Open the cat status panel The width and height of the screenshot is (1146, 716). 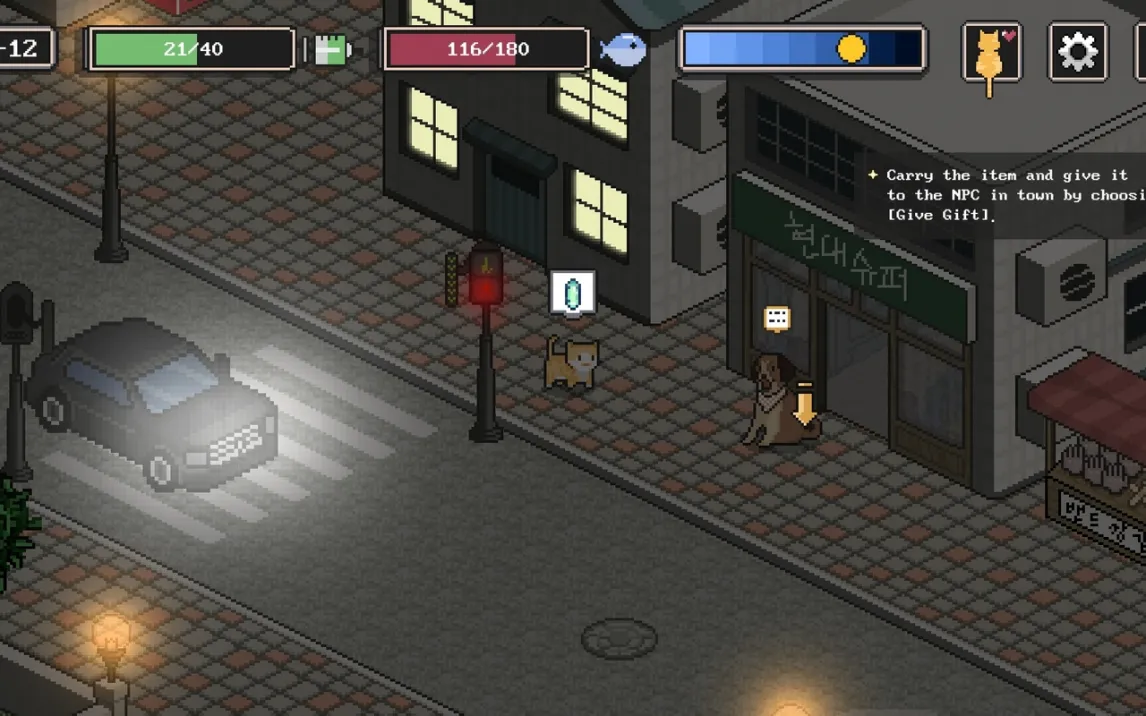[991, 51]
